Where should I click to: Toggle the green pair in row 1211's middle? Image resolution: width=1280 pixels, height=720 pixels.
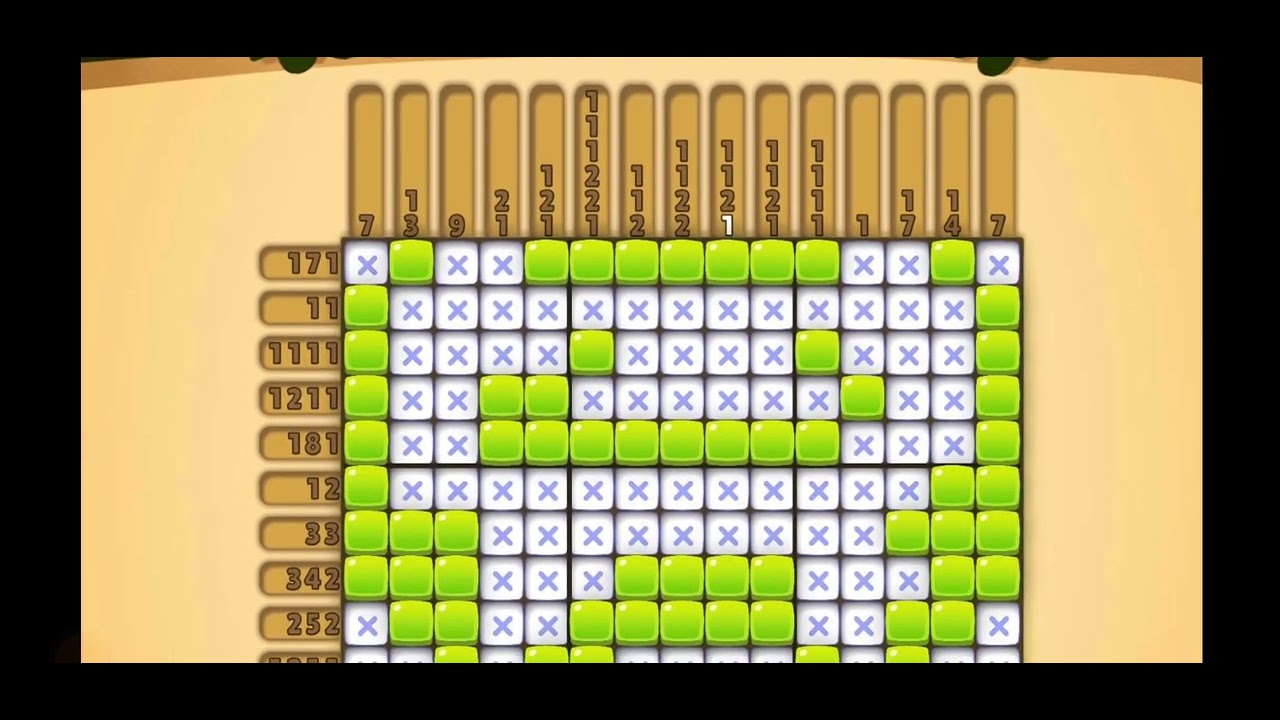pyautogui.click(x=525, y=400)
